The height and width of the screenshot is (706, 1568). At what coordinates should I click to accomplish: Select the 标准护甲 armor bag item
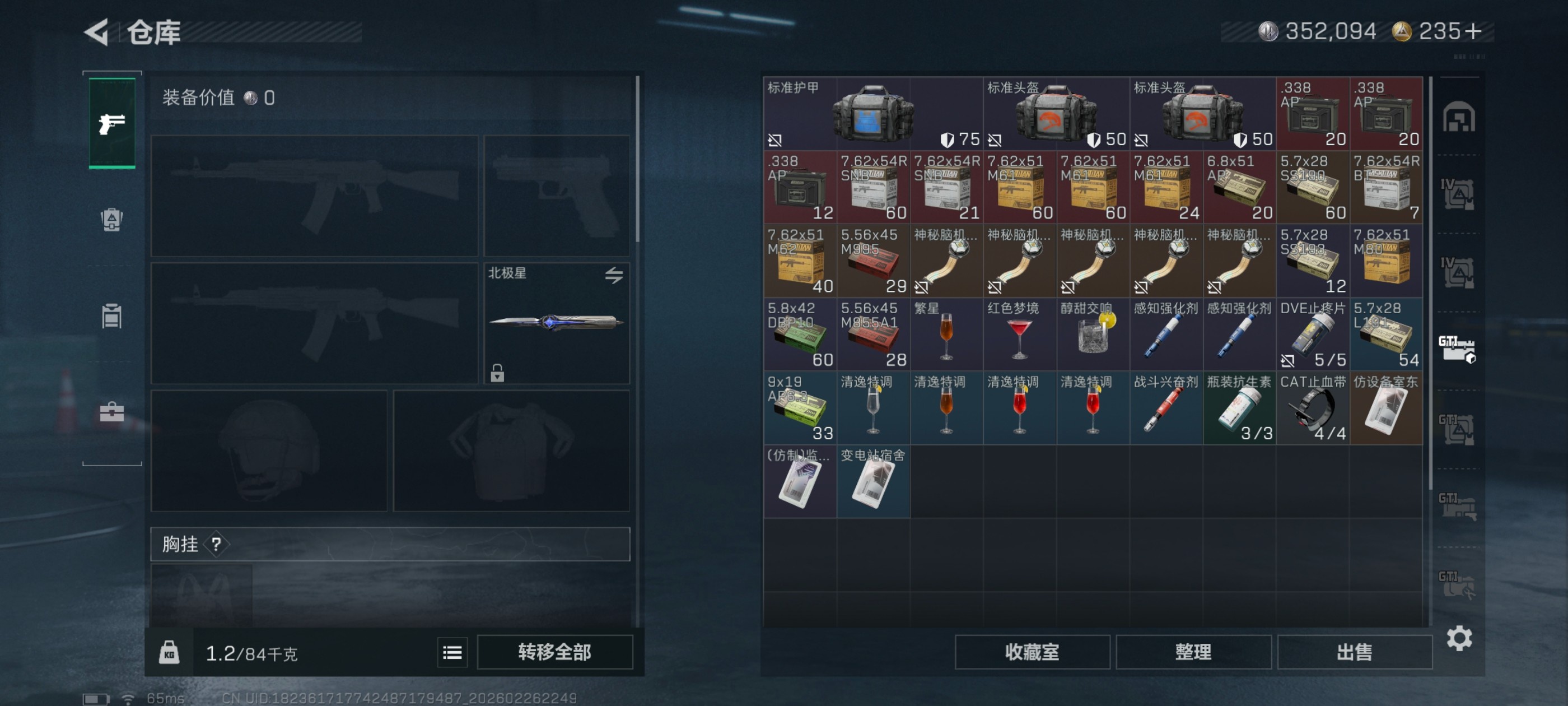(872, 114)
